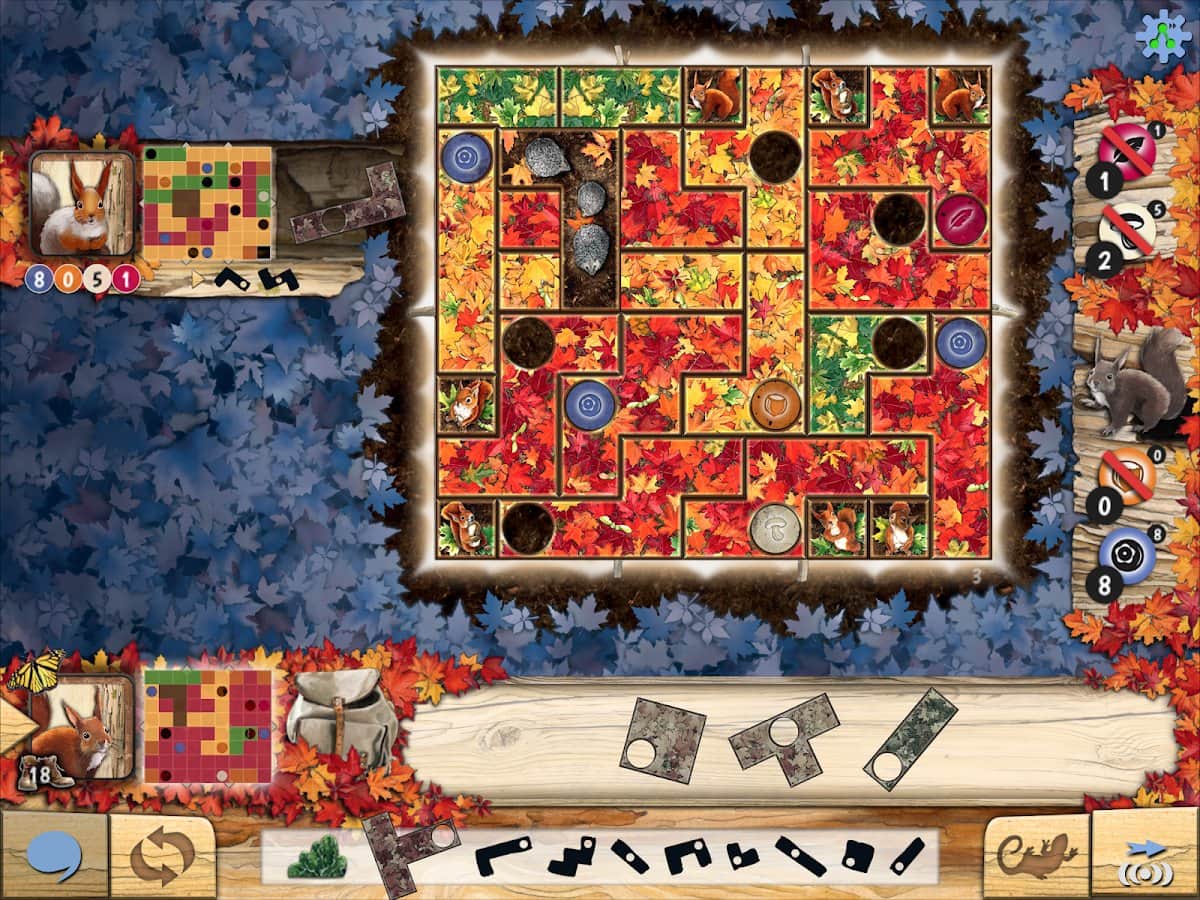Select the white feather treasure token
The width and height of the screenshot is (1200, 900).
[x=1127, y=230]
